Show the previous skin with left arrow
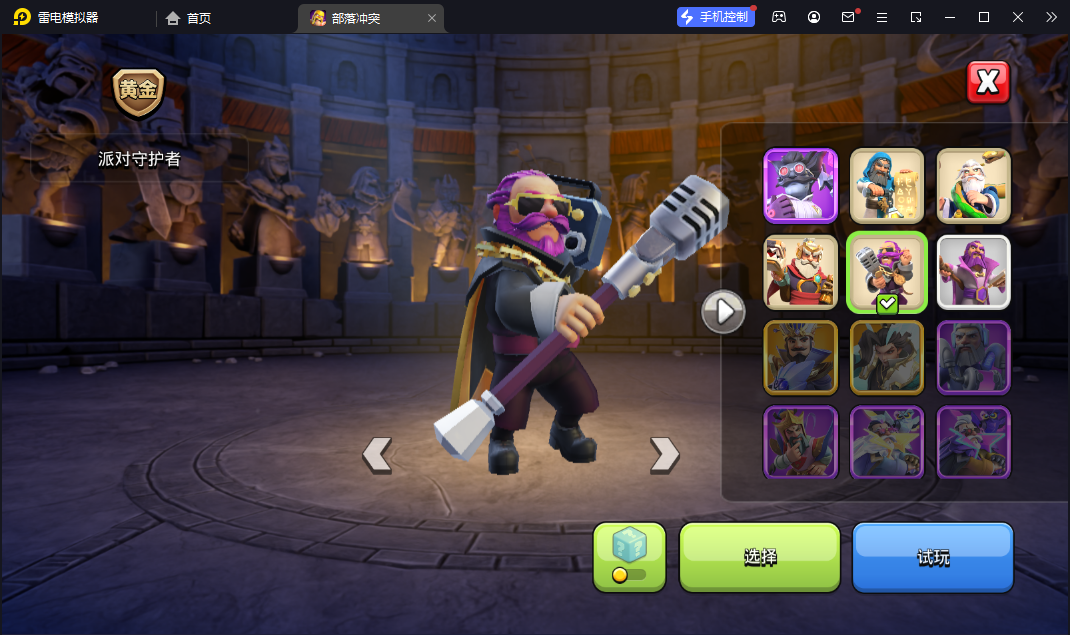Image resolution: width=1070 pixels, height=635 pixels. 376,455
